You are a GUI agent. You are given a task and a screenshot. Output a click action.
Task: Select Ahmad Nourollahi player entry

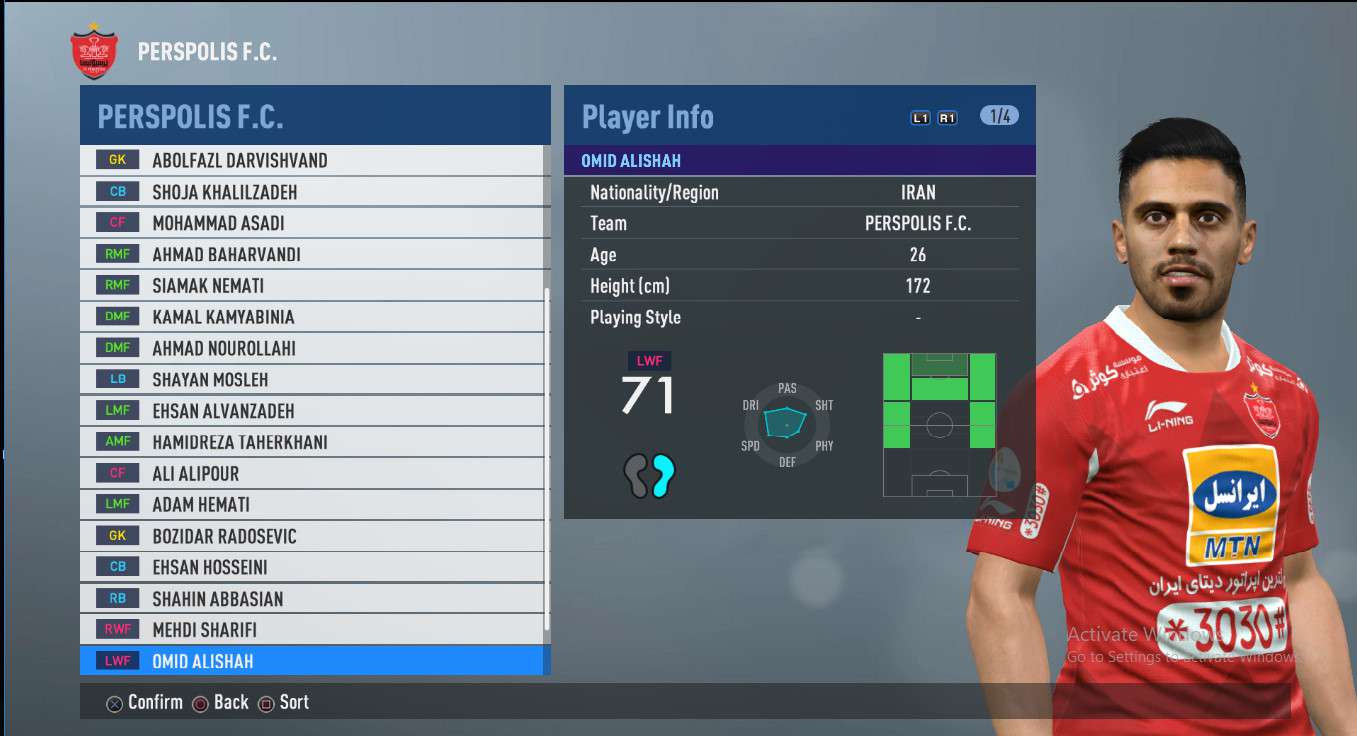(312, 348)
